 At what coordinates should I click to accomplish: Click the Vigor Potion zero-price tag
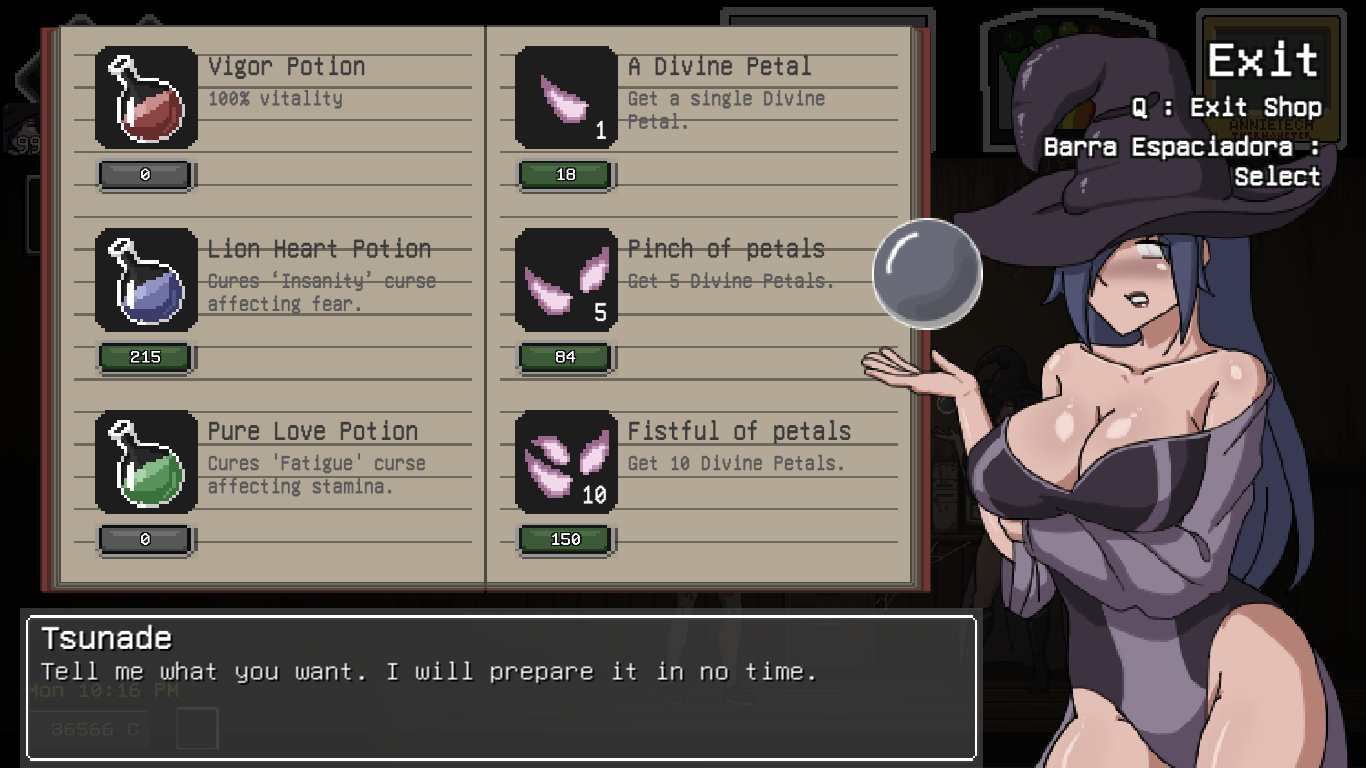(x=143, y=175)
